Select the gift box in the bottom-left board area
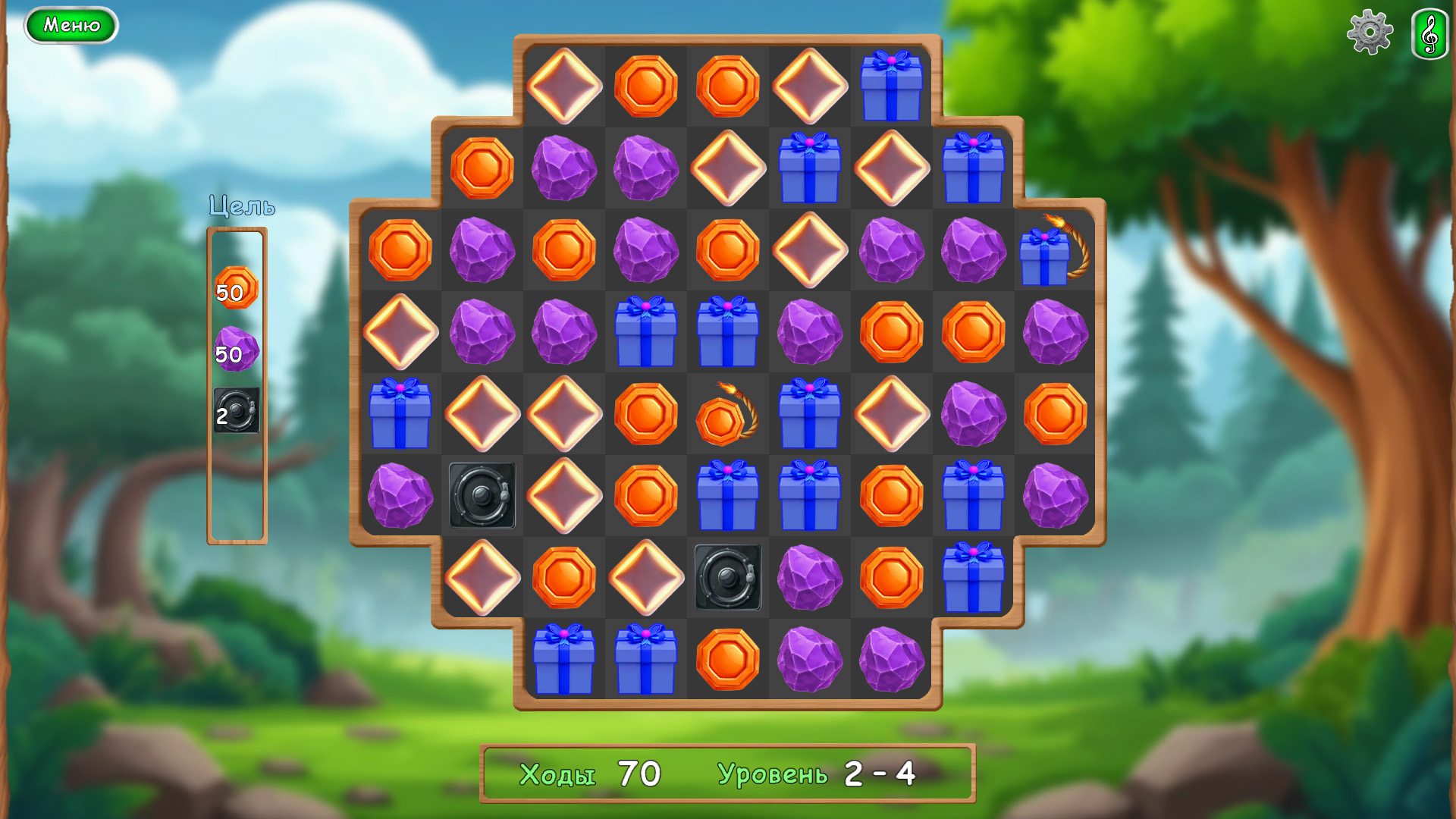Image resolution: width=1456 pixels, height=819 pixels. [x=564, y=662]
